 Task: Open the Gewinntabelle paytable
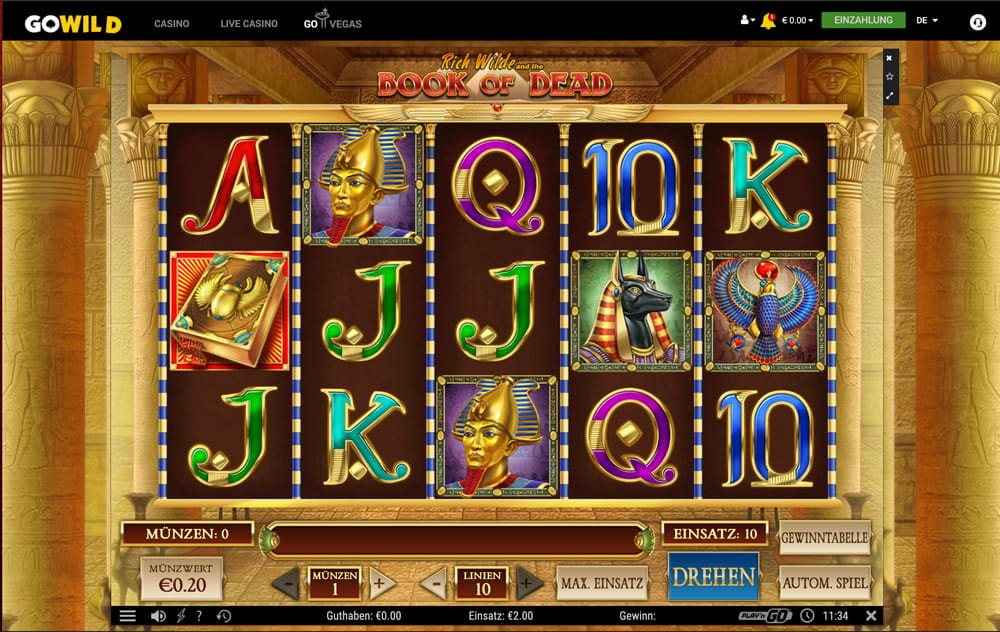[824, 538]
